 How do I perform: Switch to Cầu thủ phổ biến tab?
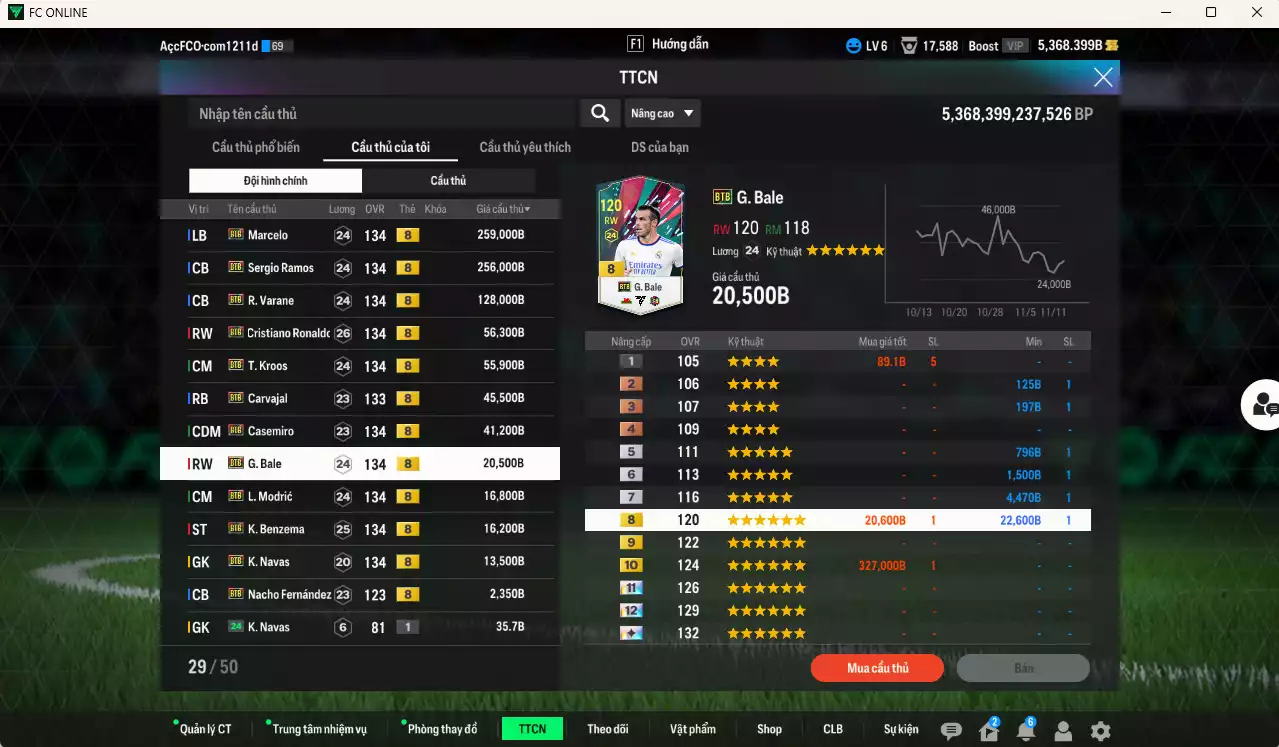pyautogui.click(x=255, y=147)
